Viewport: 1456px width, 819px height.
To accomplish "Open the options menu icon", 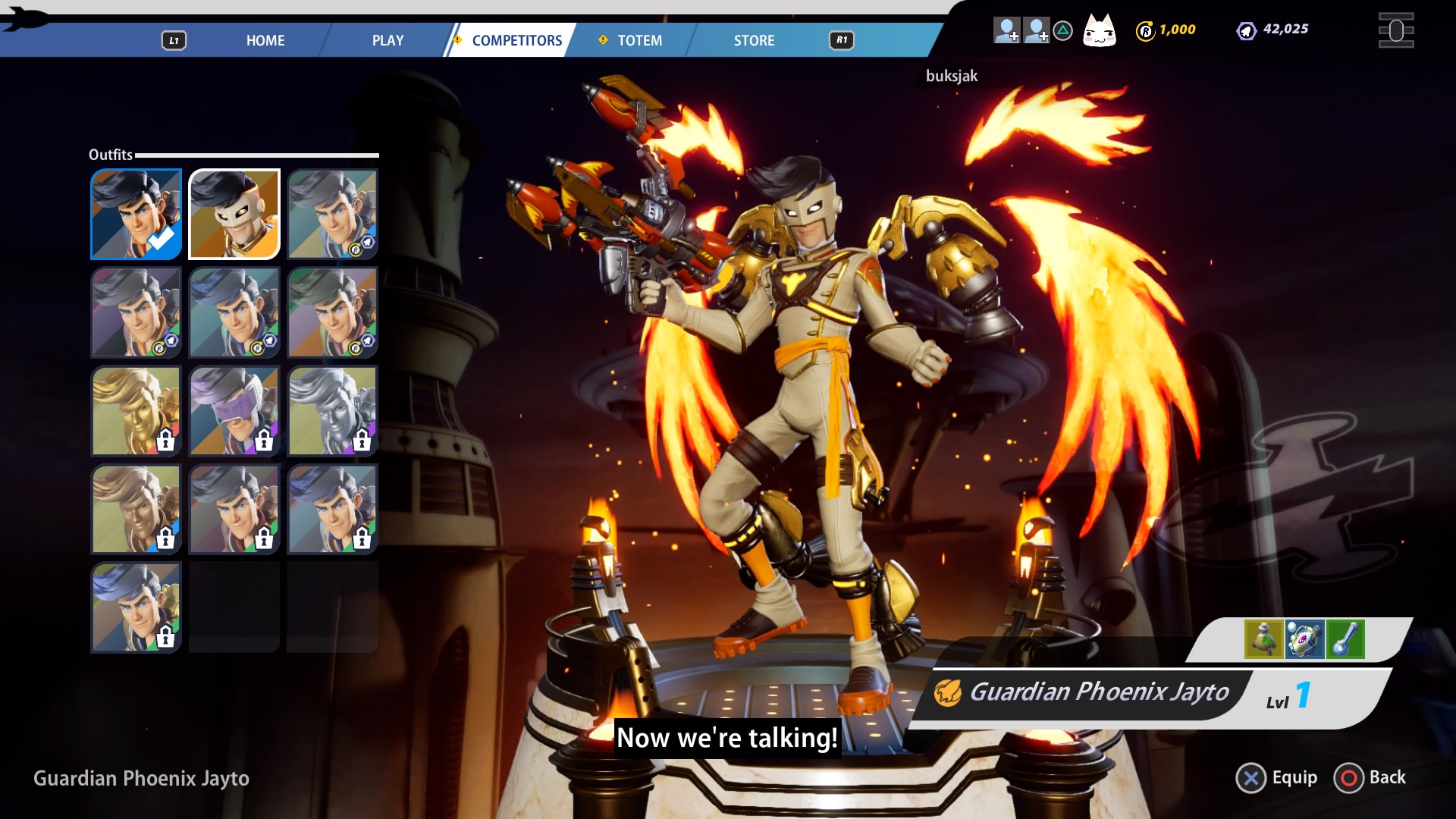I will pyautogui.click(x=1395, y=31).
